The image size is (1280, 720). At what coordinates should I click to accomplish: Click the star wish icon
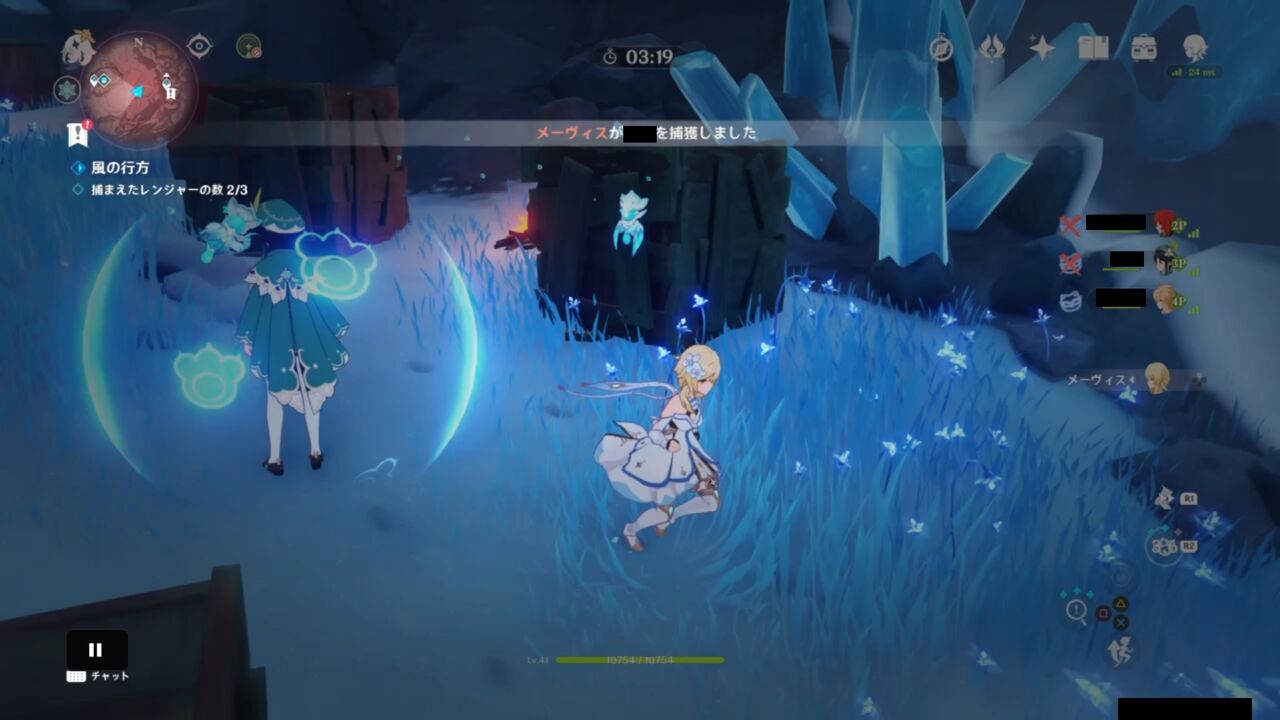point(1040,47)
